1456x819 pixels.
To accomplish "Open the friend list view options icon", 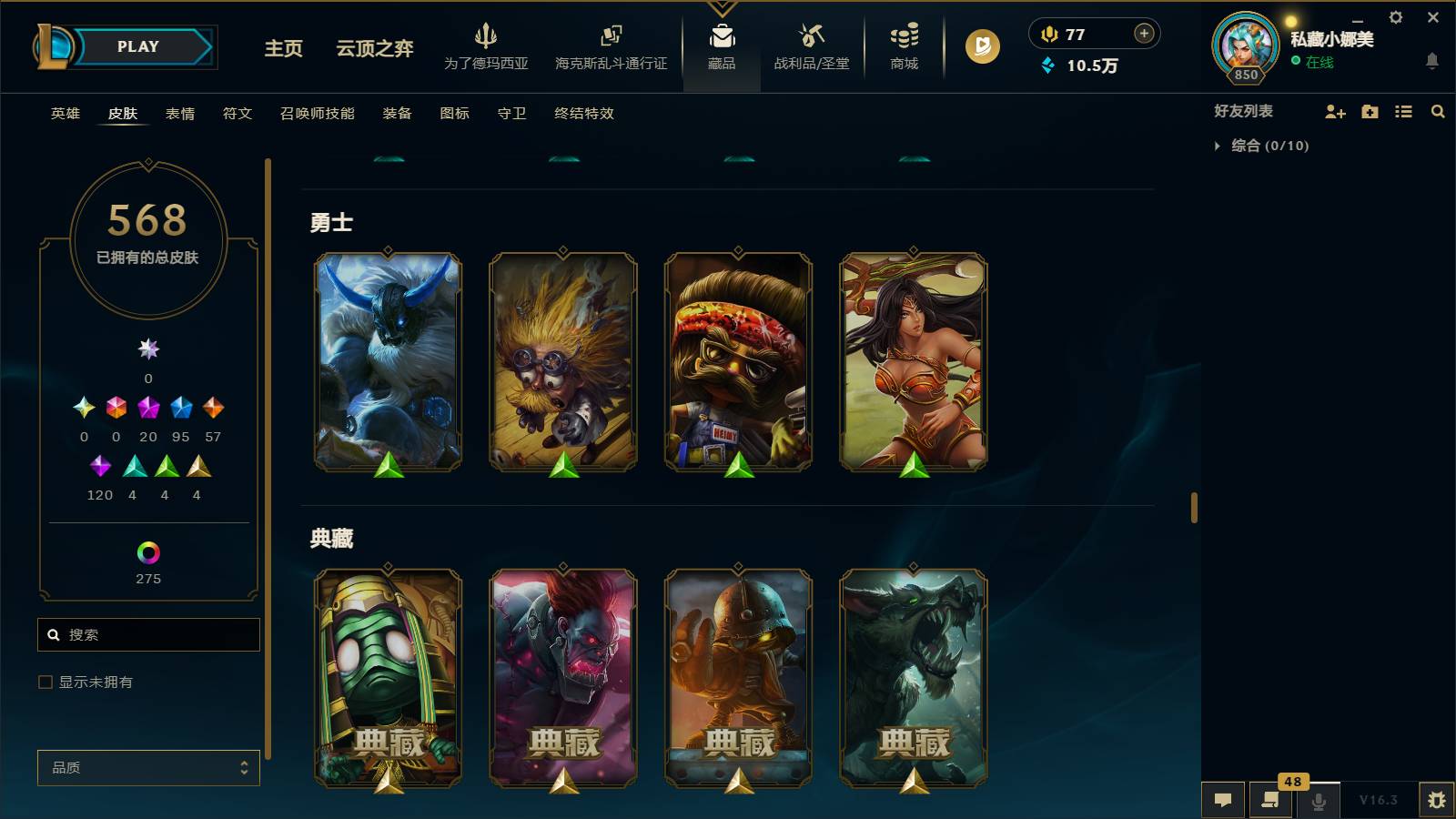I will pos(1404,112).
